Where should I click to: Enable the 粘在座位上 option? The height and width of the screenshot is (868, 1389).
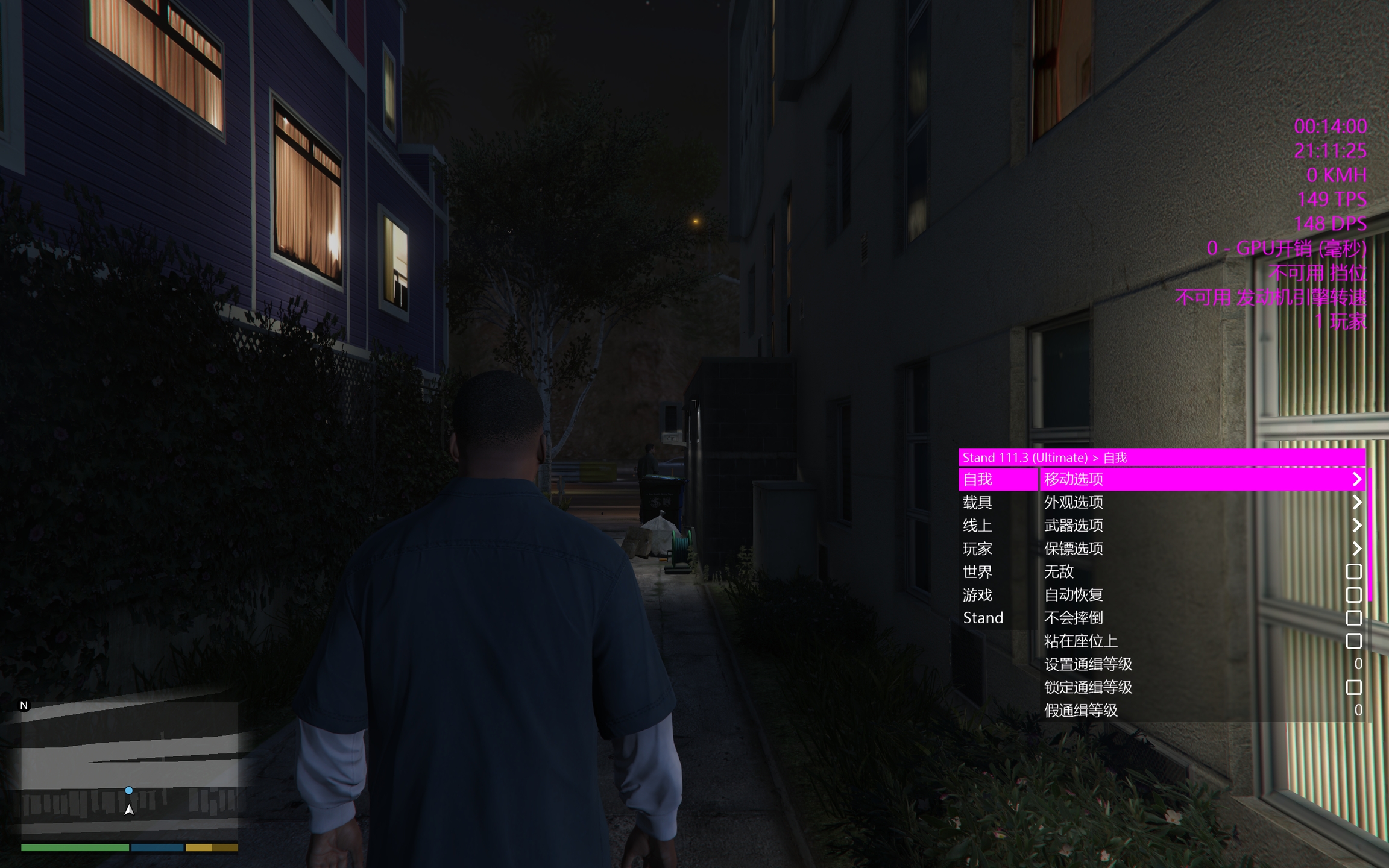[x=1353, y=641]
